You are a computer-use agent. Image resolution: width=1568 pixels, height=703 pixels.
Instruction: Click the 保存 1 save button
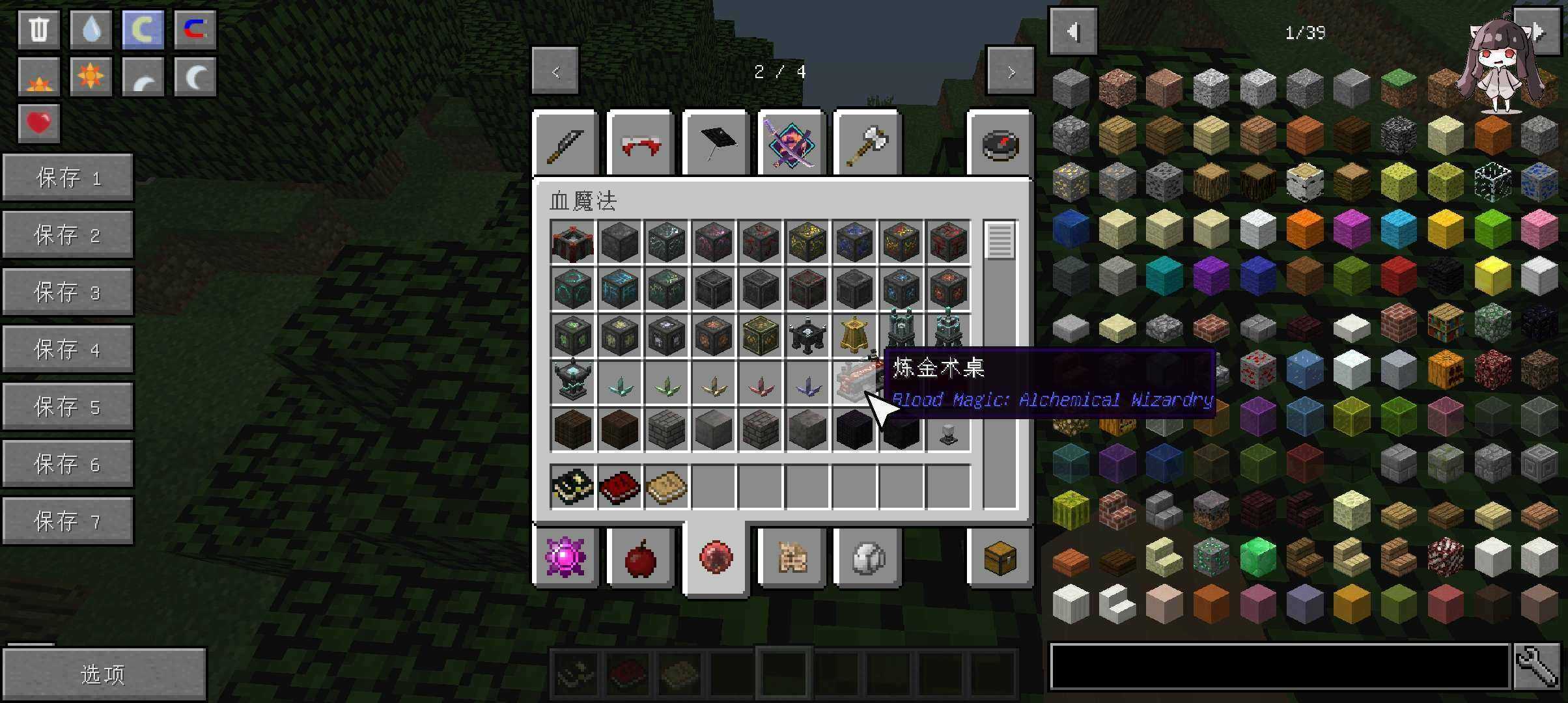coord(68,178)
